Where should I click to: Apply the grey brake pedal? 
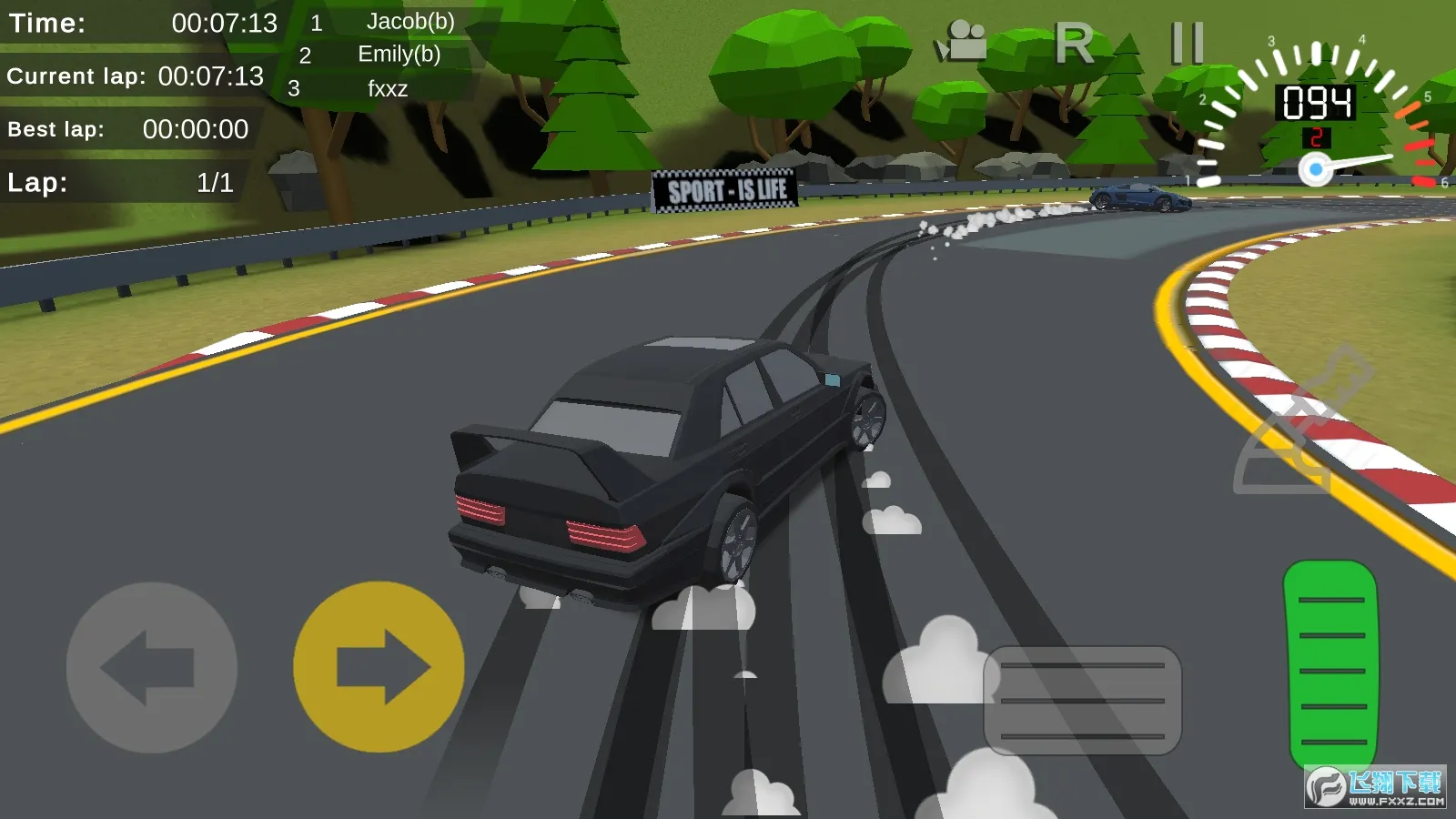click(1082, 700)
